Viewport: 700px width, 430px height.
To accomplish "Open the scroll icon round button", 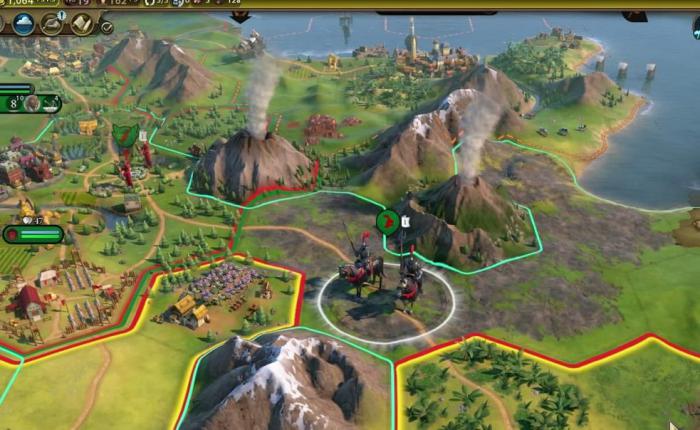I will [x=81, y=24].
